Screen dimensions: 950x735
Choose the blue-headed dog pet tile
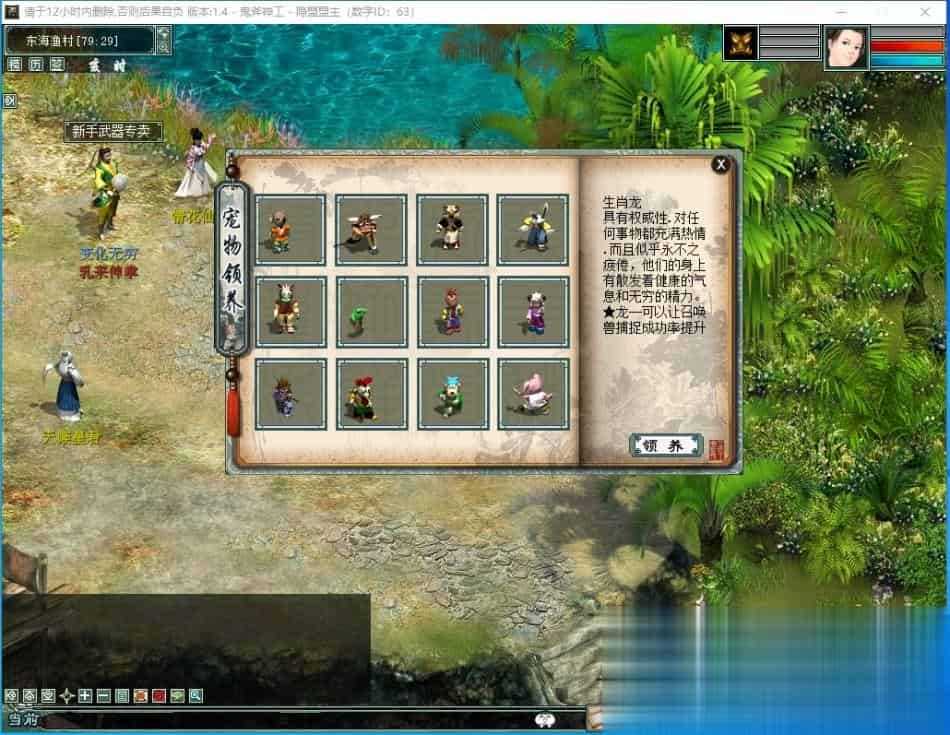[x=452, y=394]
